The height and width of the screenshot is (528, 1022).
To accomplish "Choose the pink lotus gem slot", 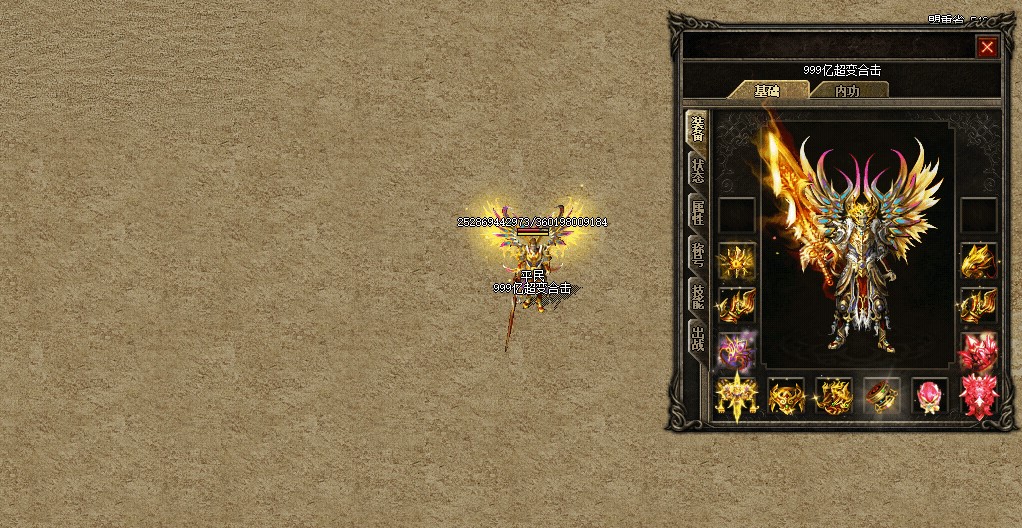I will point(930,396).
